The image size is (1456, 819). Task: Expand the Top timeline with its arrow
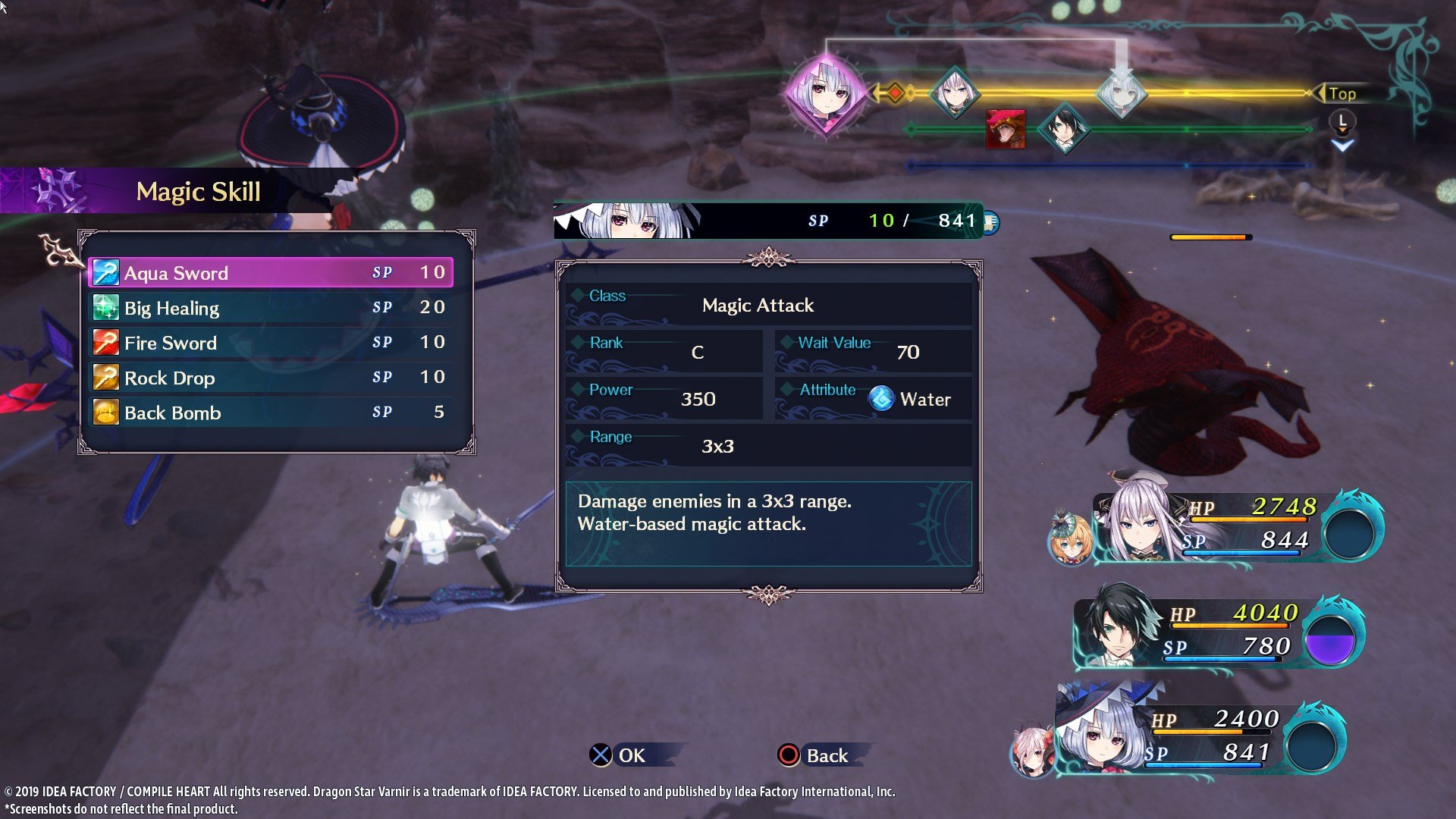point(1343,93)
